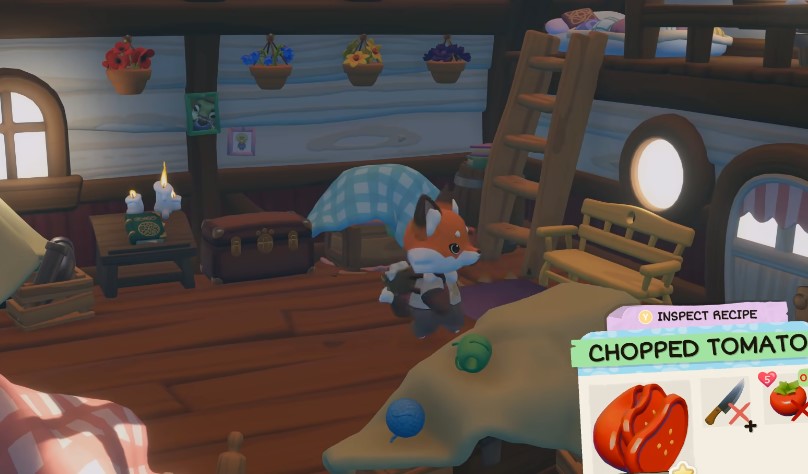Screen dimensions: 808x474
Task: Open the Chopped Tomato recipe card title
Action: (696, 350)
